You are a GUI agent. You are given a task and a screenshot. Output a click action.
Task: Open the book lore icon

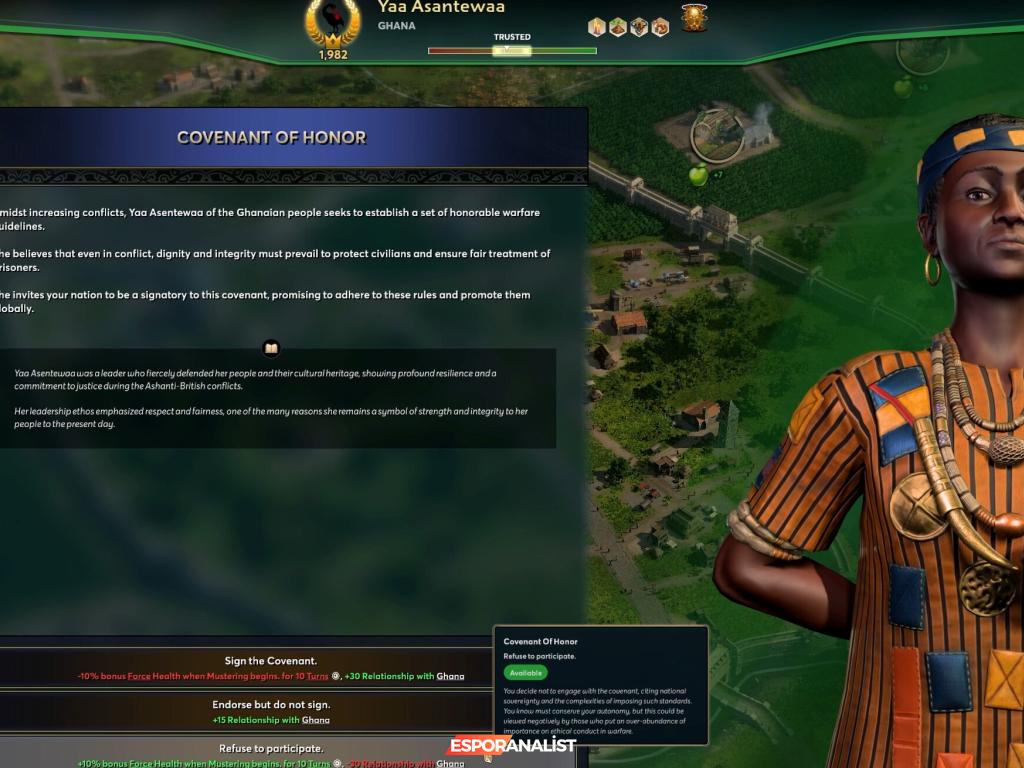click(271, 348)
